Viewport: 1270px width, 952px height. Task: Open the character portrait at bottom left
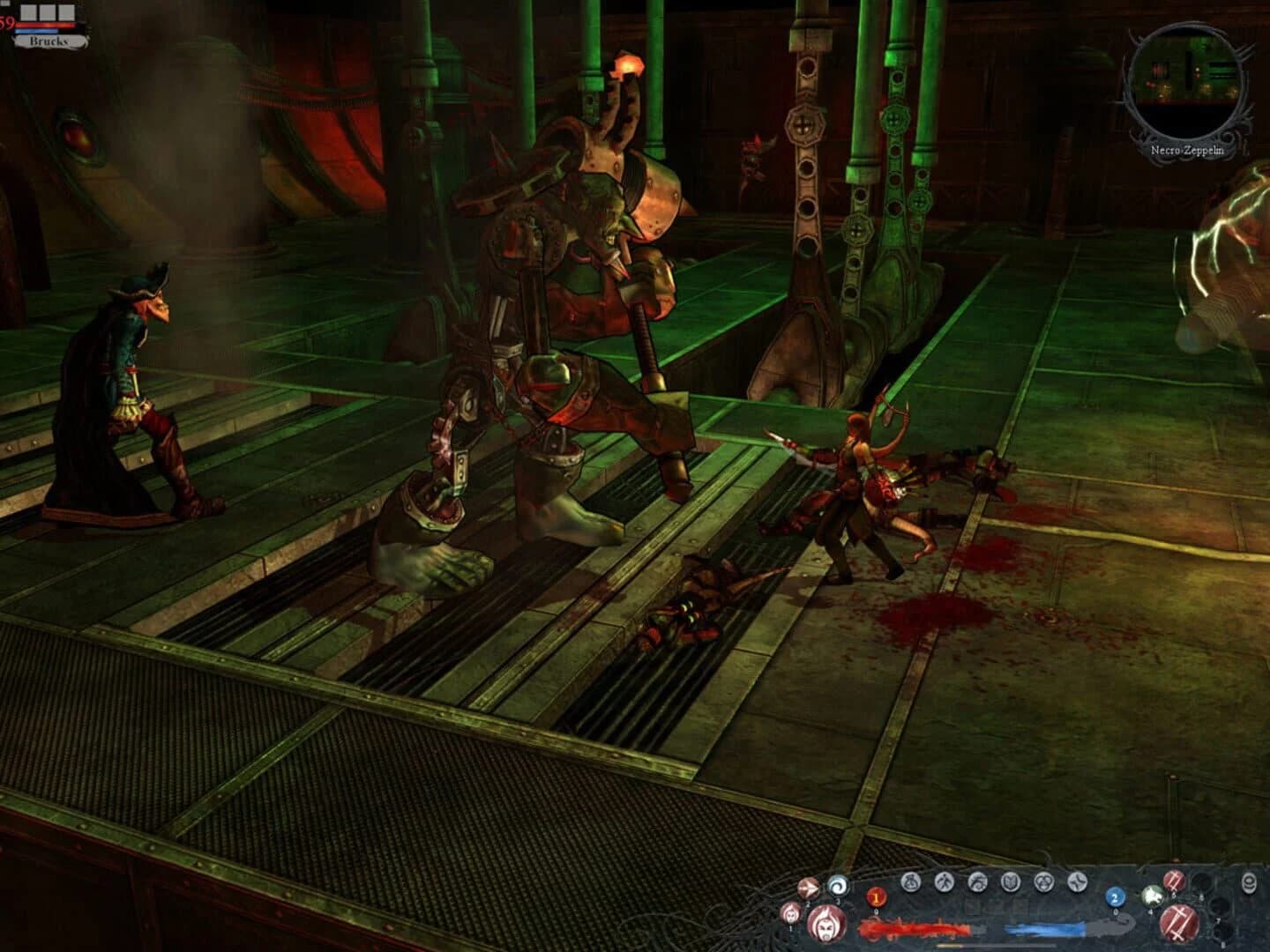(827, 922)
